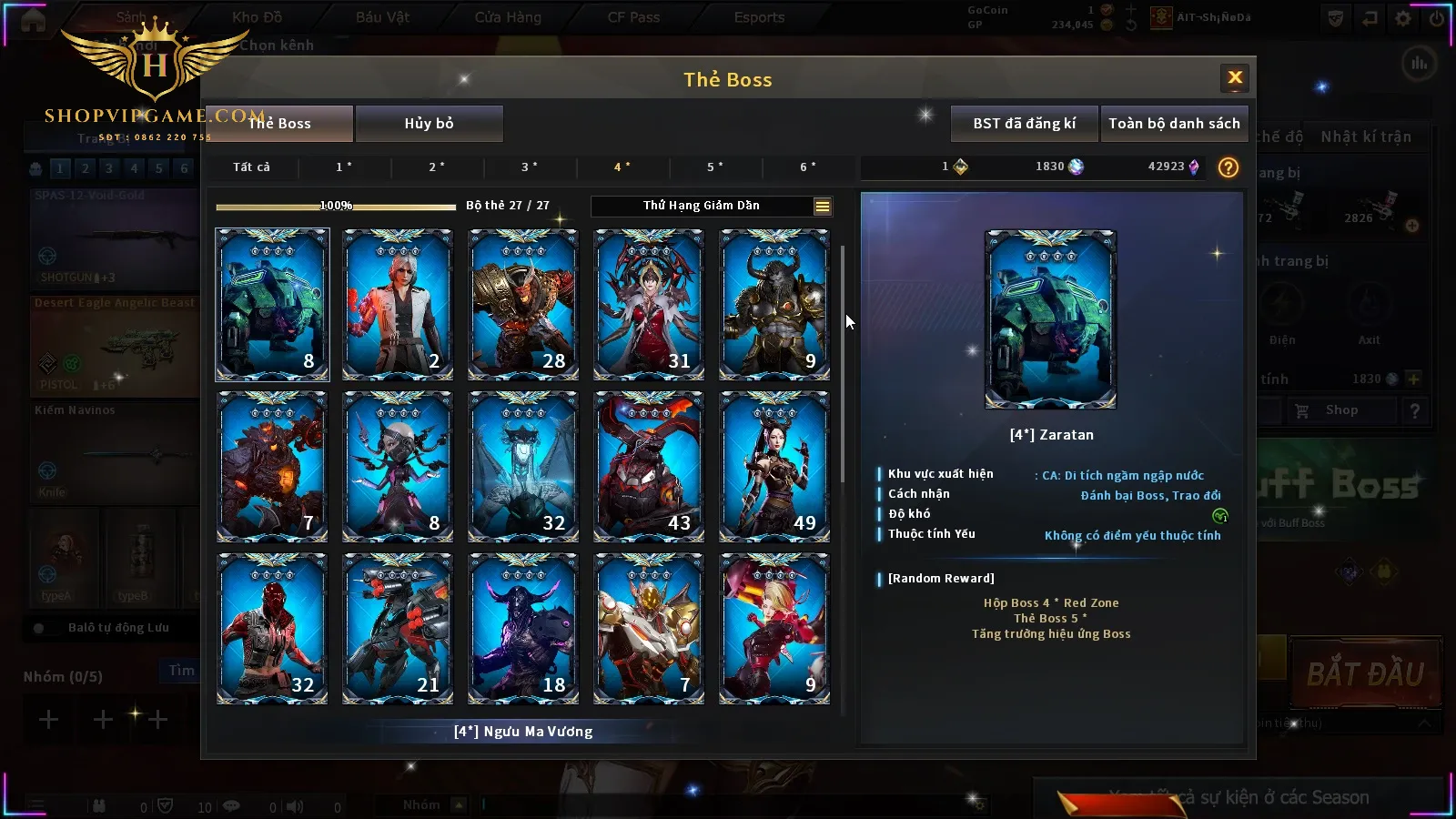Pick the red masked soldier card with count 32
Image resolution: width=1456 pixels, height=819 pixels.
click(x=272, y=629)
